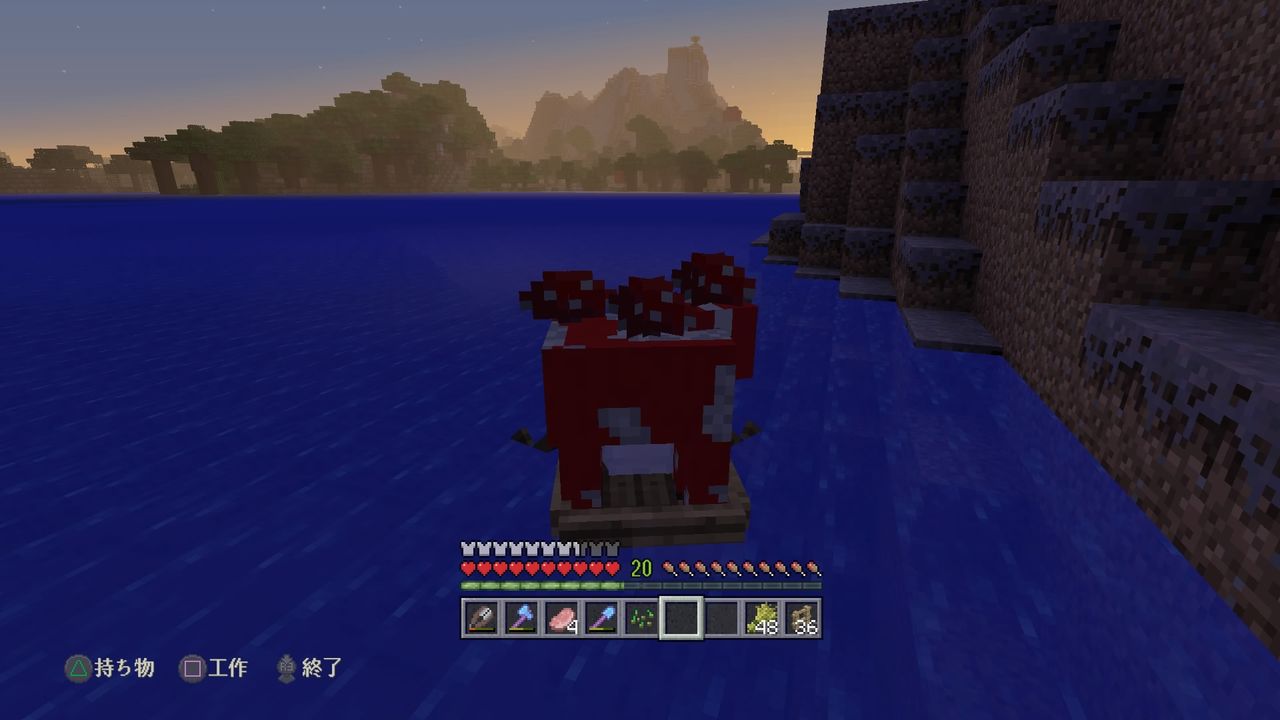Click the touchpad icon beside 終了
This screenshot has height=720, width=1280.
(x=286, y=669)
